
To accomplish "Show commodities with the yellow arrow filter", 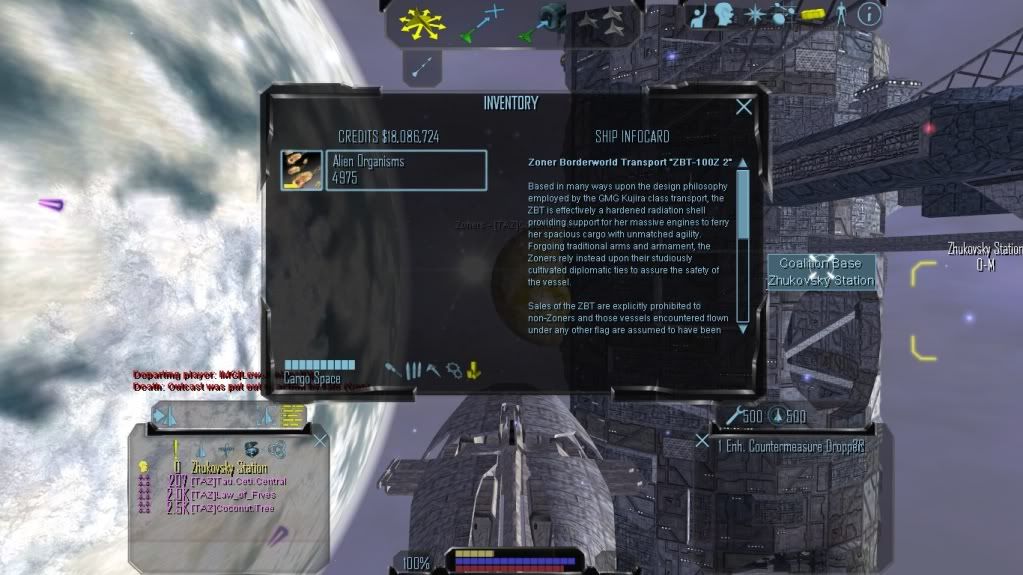I will [474, 370].
